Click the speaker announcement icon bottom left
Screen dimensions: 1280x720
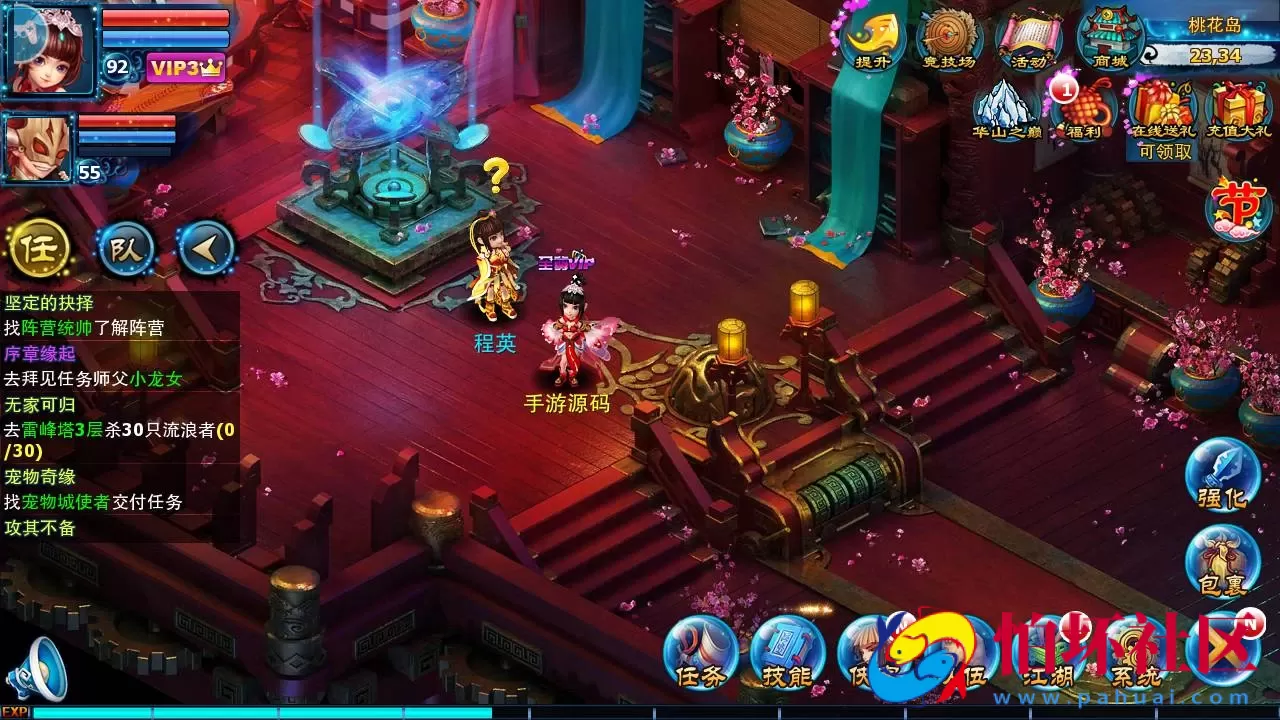(37, 665)
